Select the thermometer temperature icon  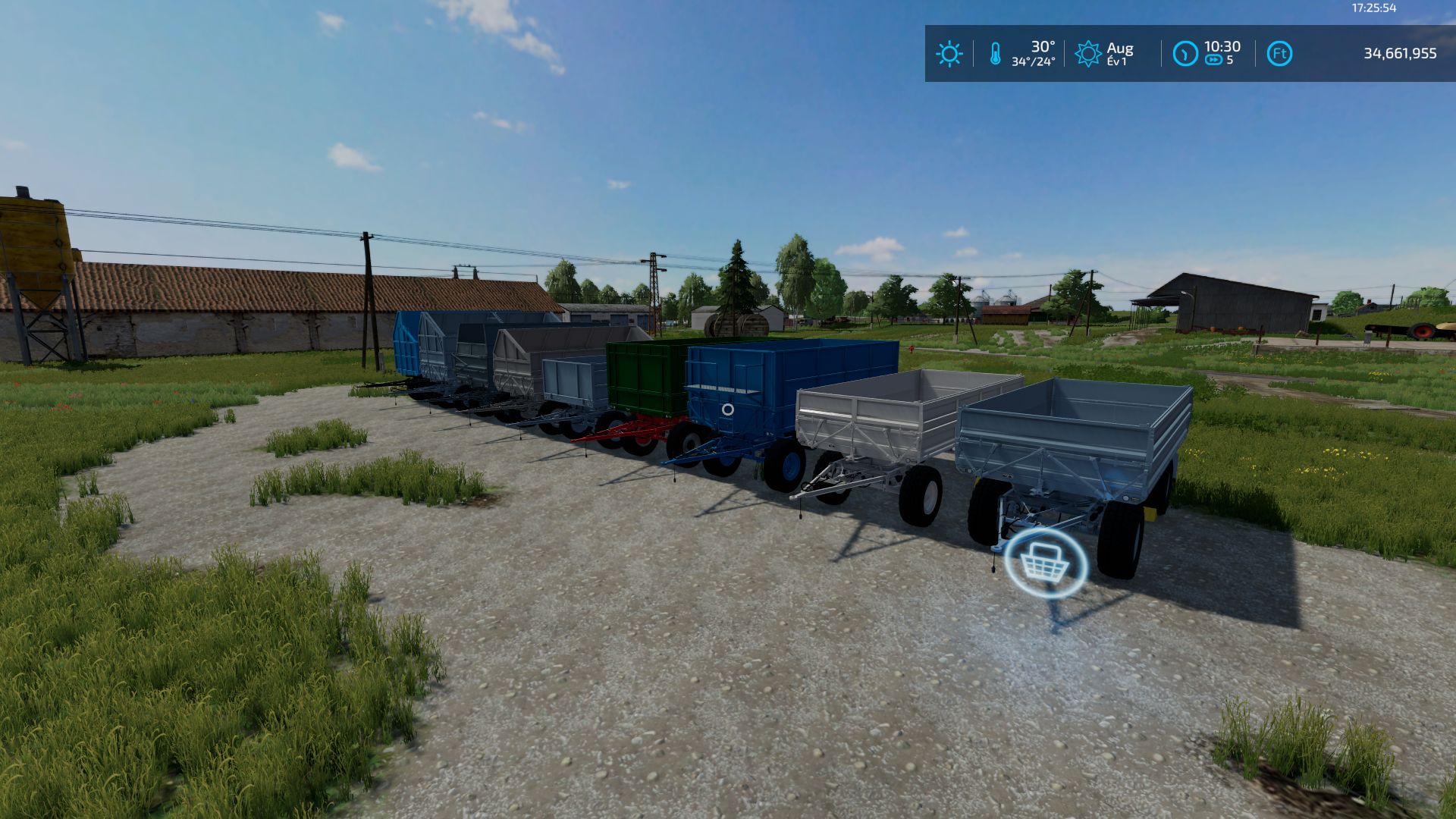pyautogui.click(x=995, y=54)
